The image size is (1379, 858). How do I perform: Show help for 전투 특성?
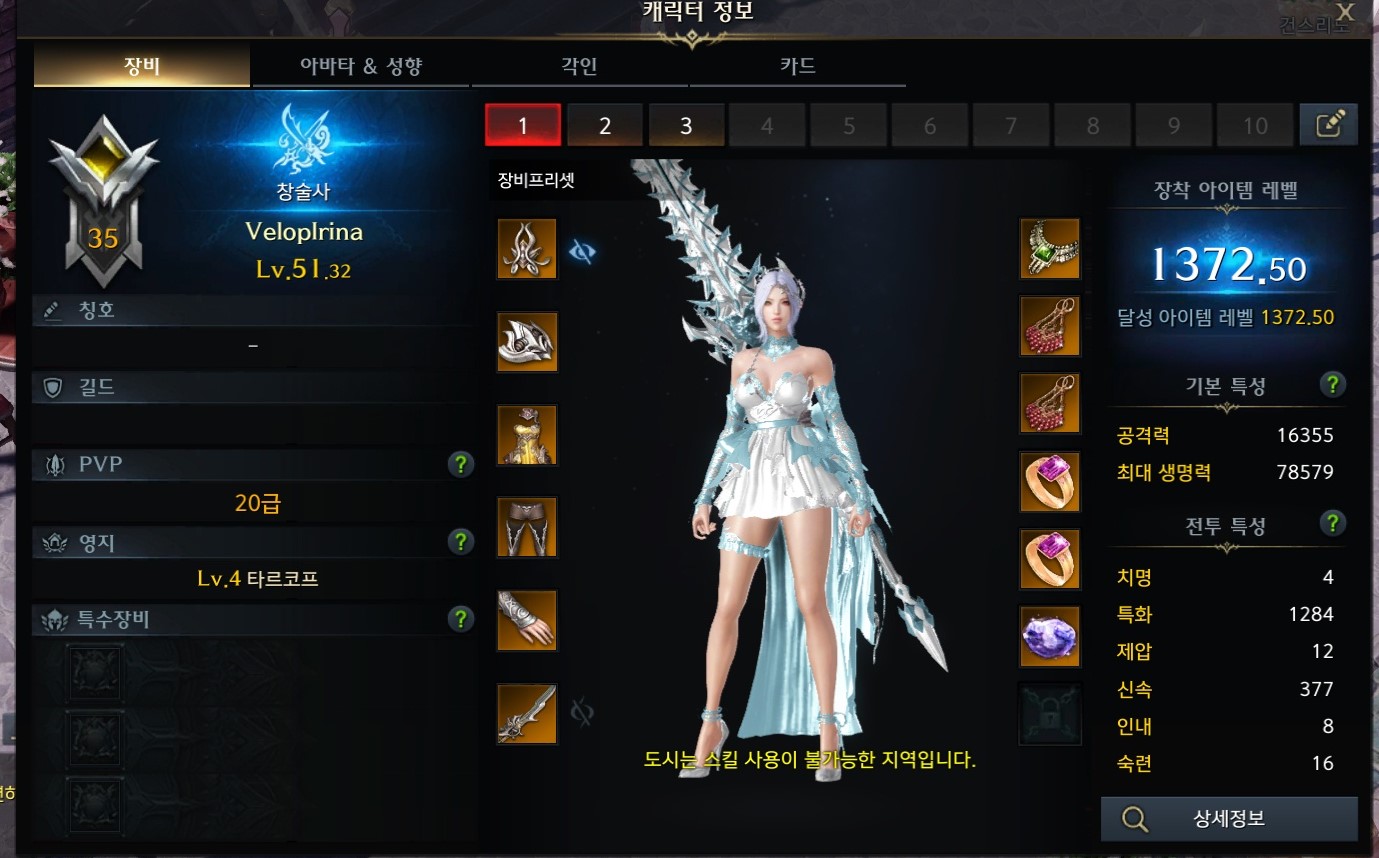(1331, 523)
